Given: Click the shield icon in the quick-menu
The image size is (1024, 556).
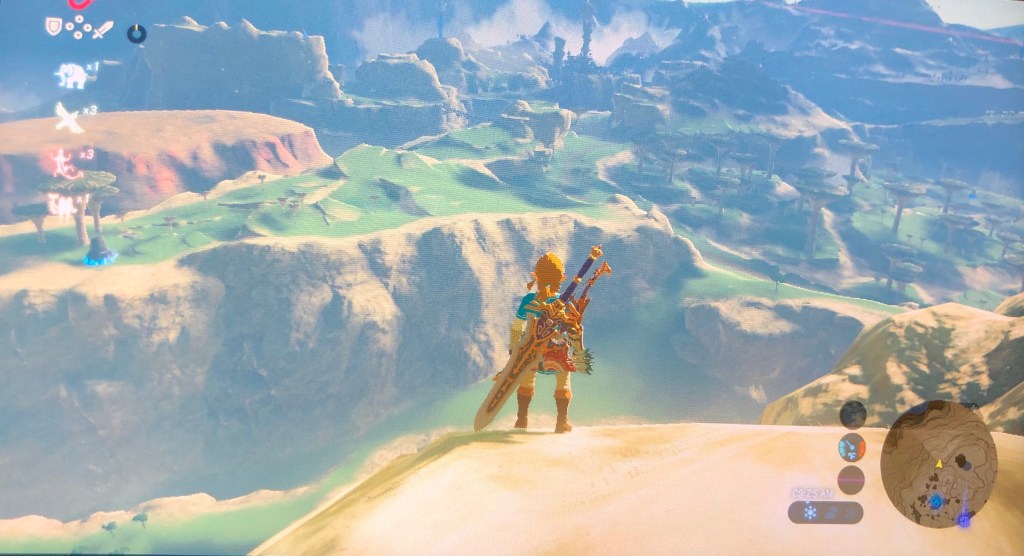Looking at the screenshot, I should pos(54,26).
